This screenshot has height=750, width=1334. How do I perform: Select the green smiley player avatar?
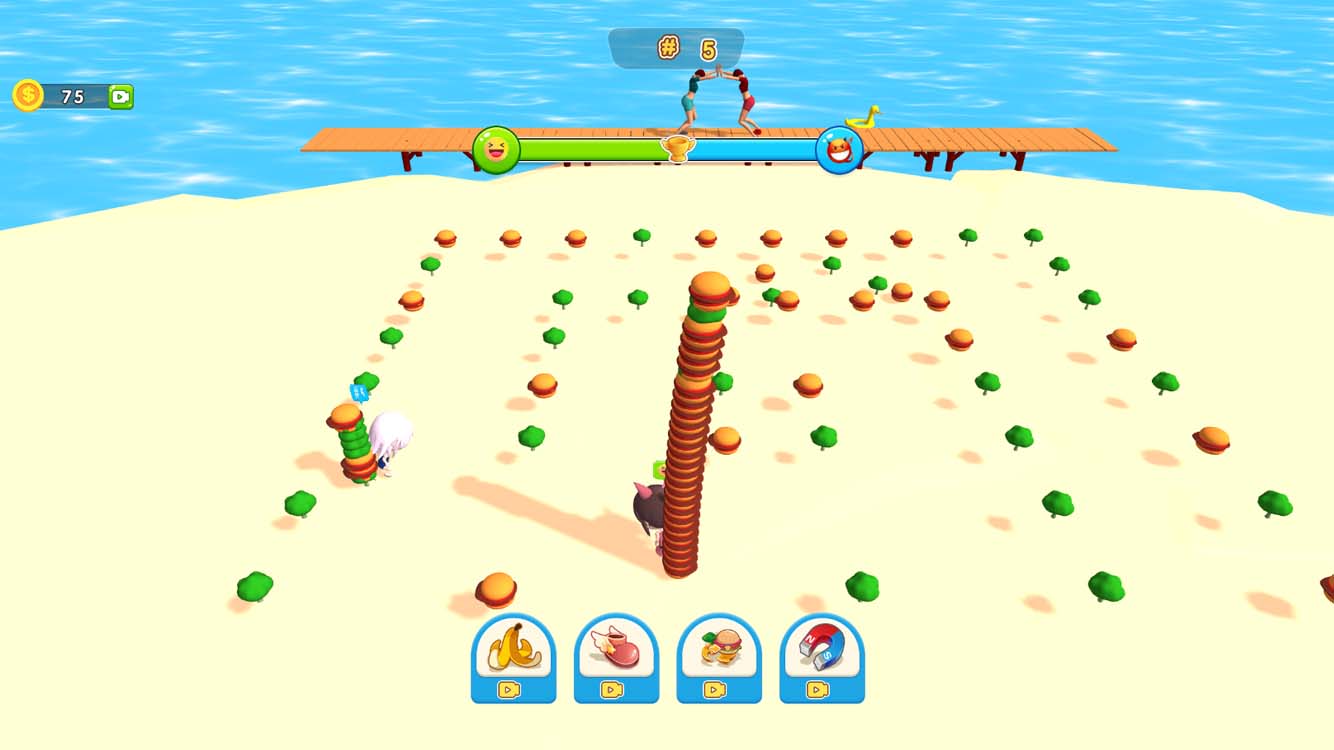[x=495, y=148]
